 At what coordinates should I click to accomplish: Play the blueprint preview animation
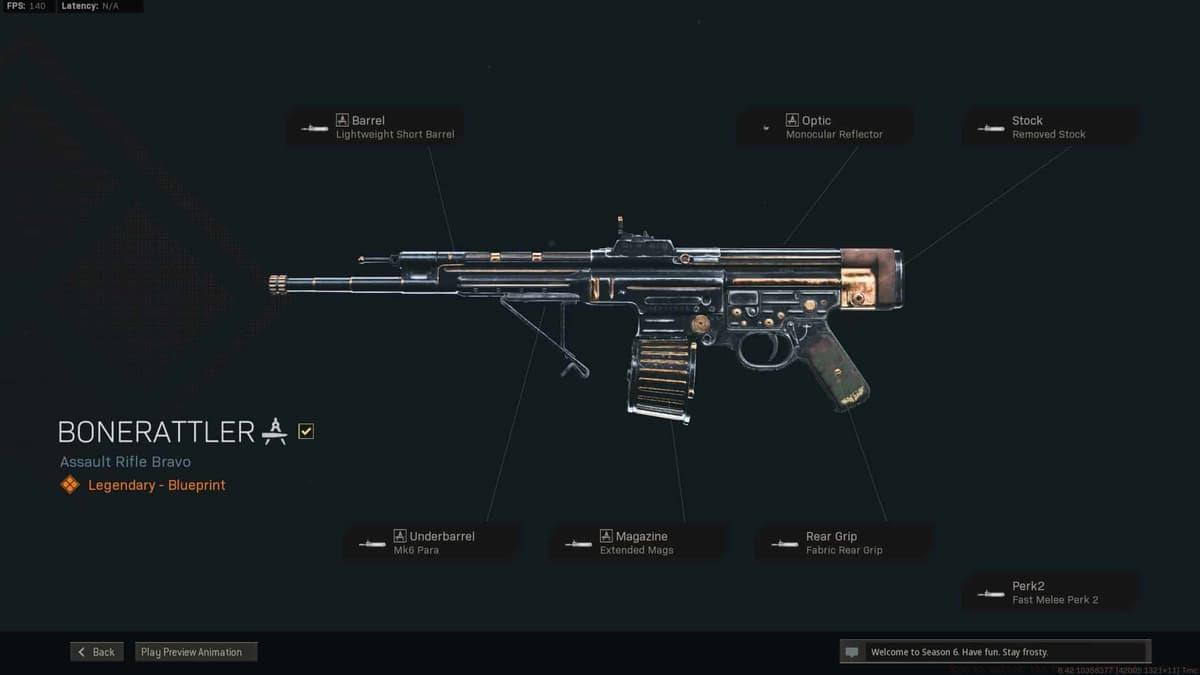(x=196, y=652)
